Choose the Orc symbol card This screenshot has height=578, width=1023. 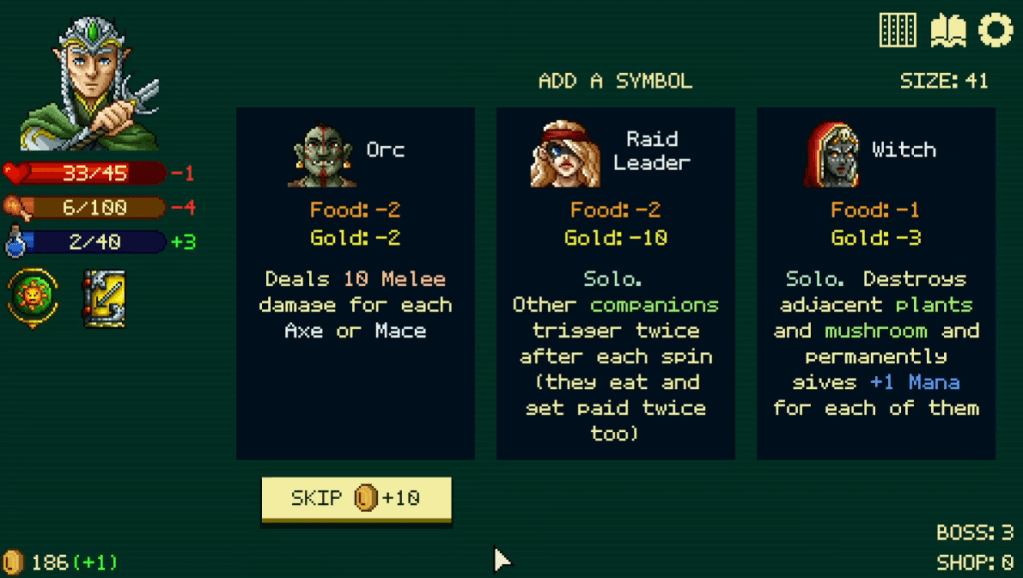click(x=355, y=283)
